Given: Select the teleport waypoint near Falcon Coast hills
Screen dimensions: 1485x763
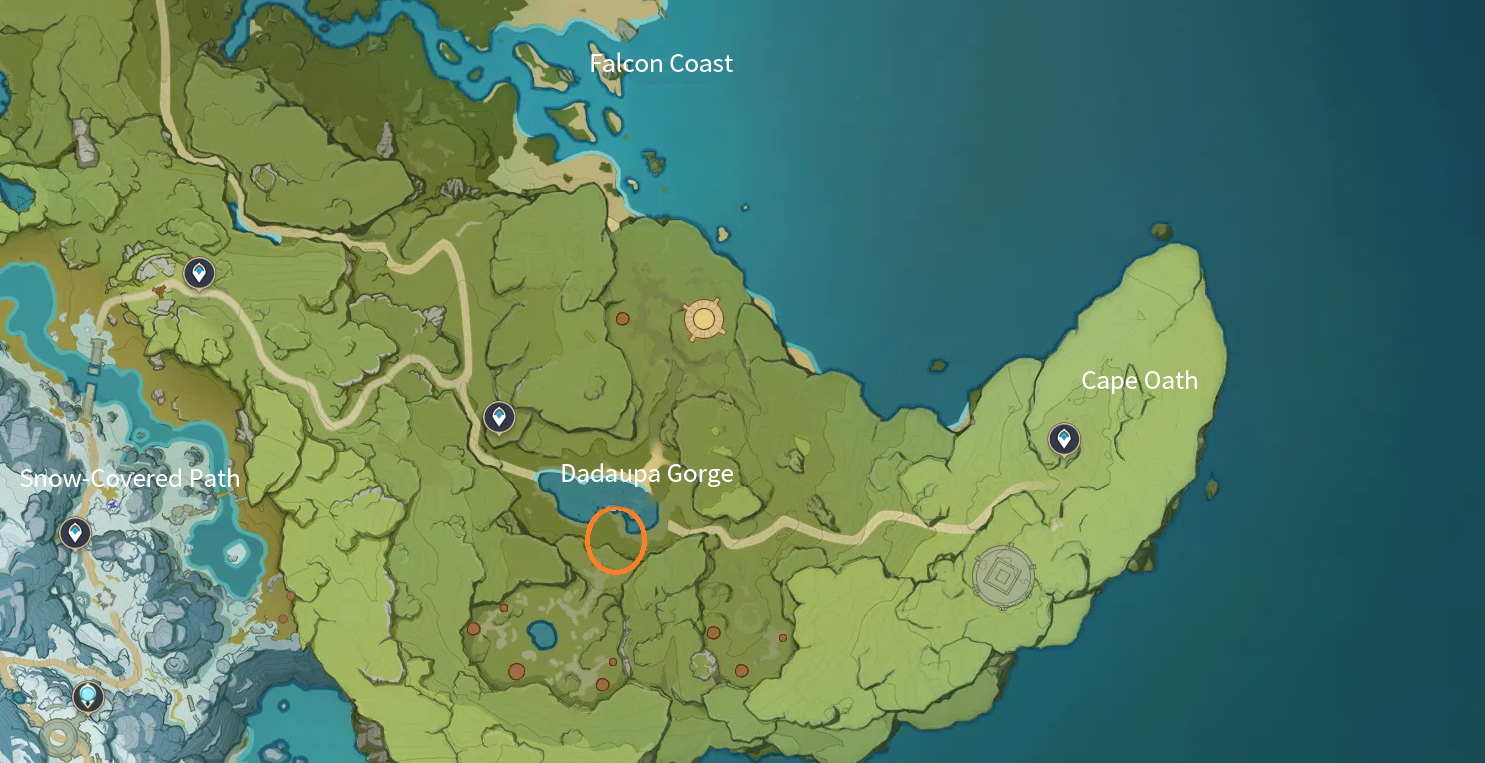Looking at the screenshot, I should click(198, 270).
